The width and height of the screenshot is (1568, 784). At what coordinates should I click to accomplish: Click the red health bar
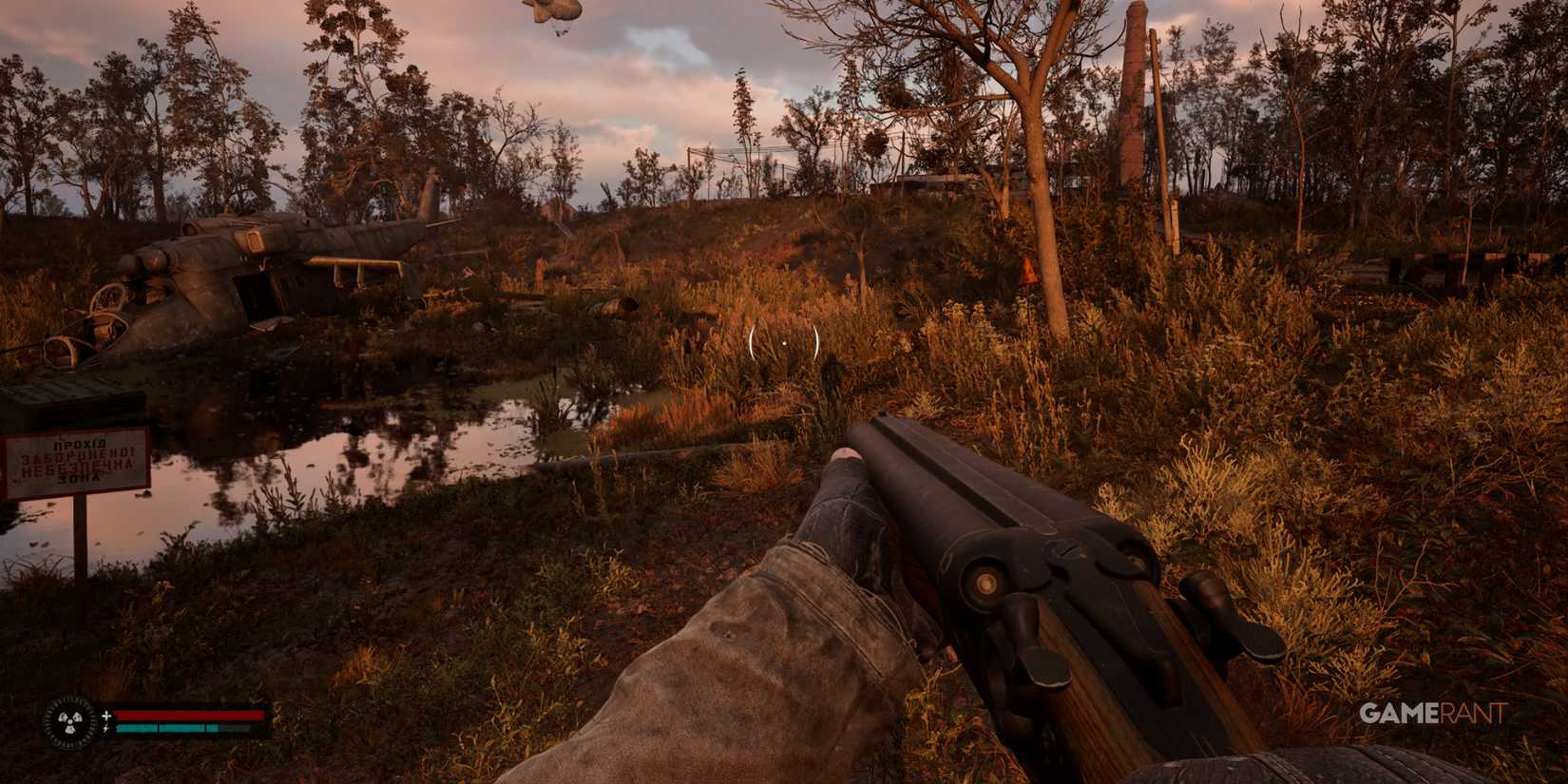coord(190,715)
